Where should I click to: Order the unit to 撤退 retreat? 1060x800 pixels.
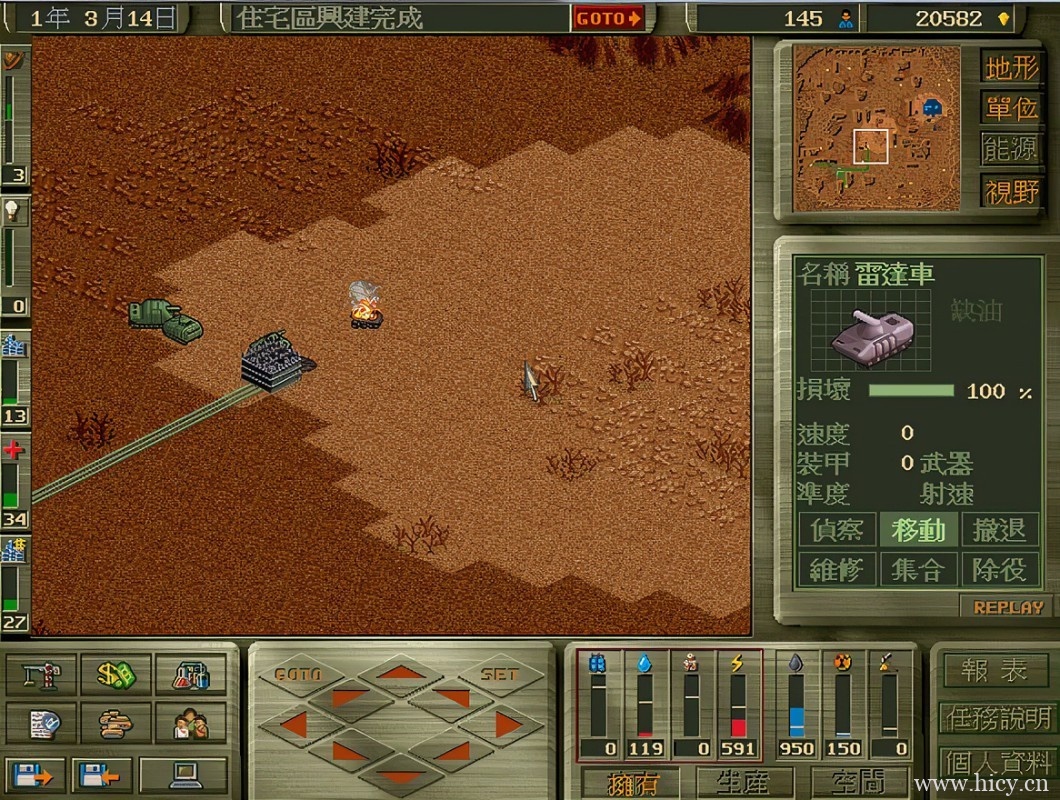click(999, 530)
